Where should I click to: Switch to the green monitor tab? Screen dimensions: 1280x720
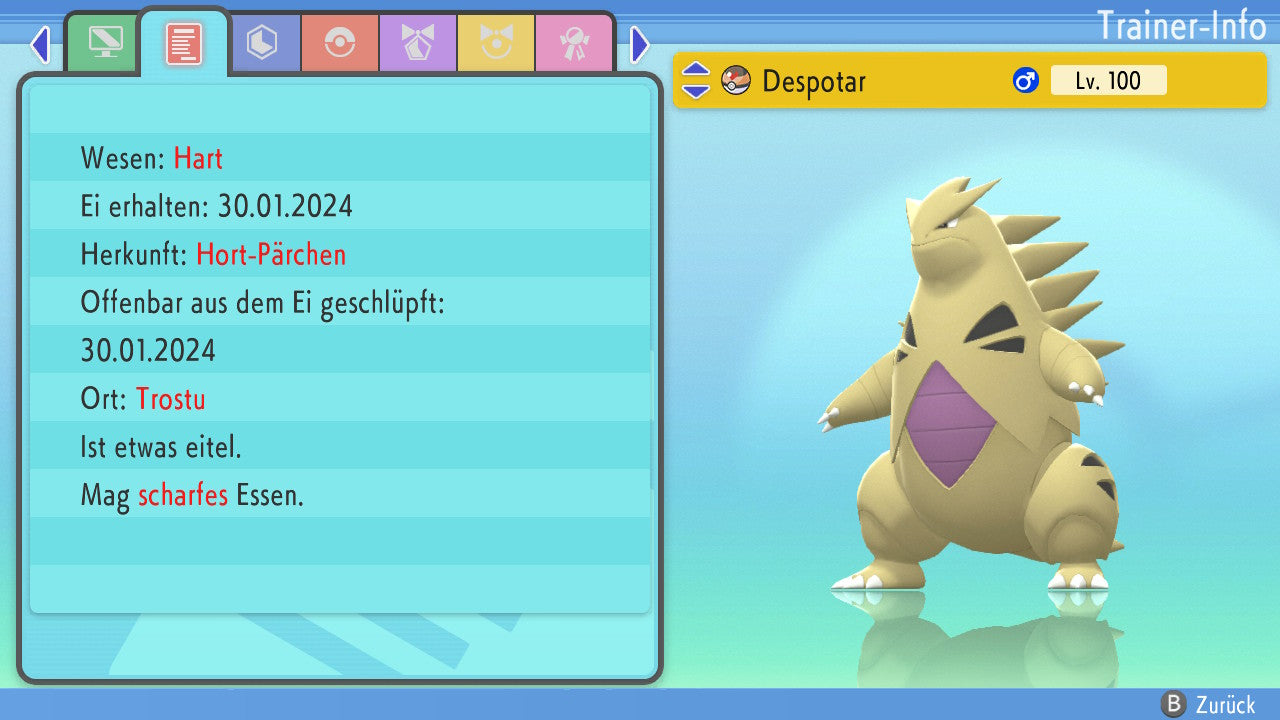(105, 44)
